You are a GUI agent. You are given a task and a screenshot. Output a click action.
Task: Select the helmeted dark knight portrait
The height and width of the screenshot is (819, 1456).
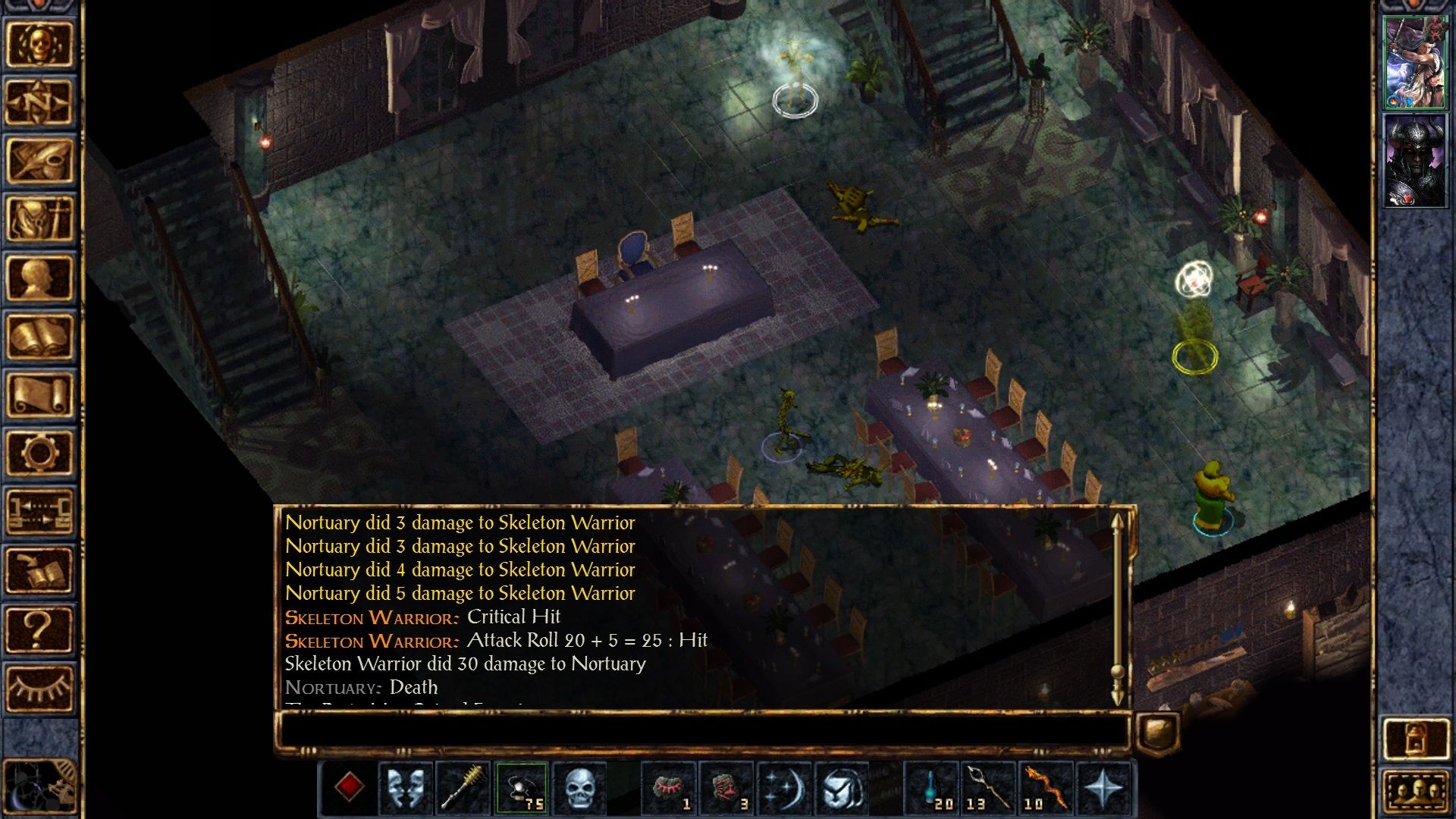tap(1415, 161)
